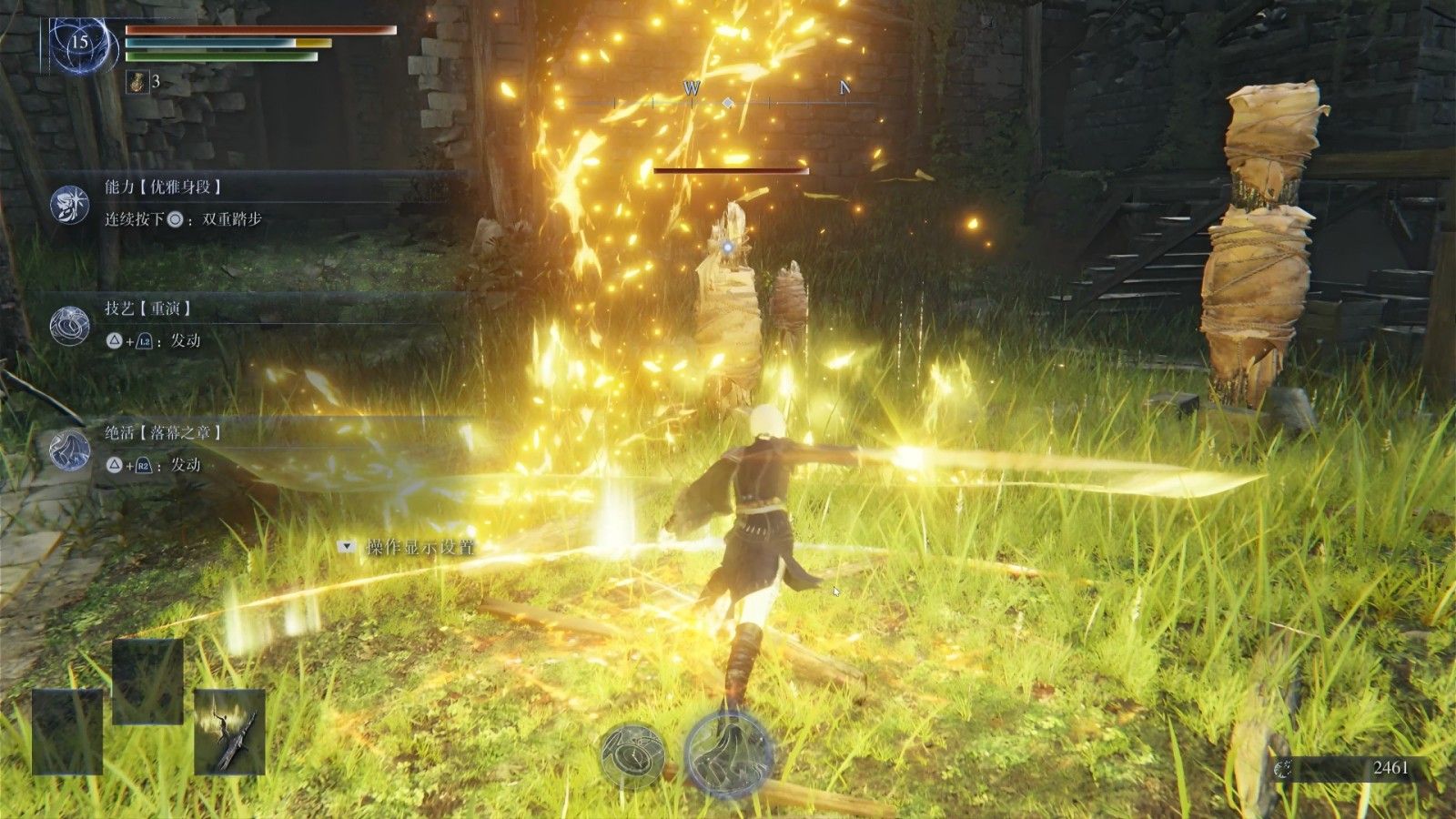Switch to the W compass marker
The image size is (1456, 819).
pos(693,89)
